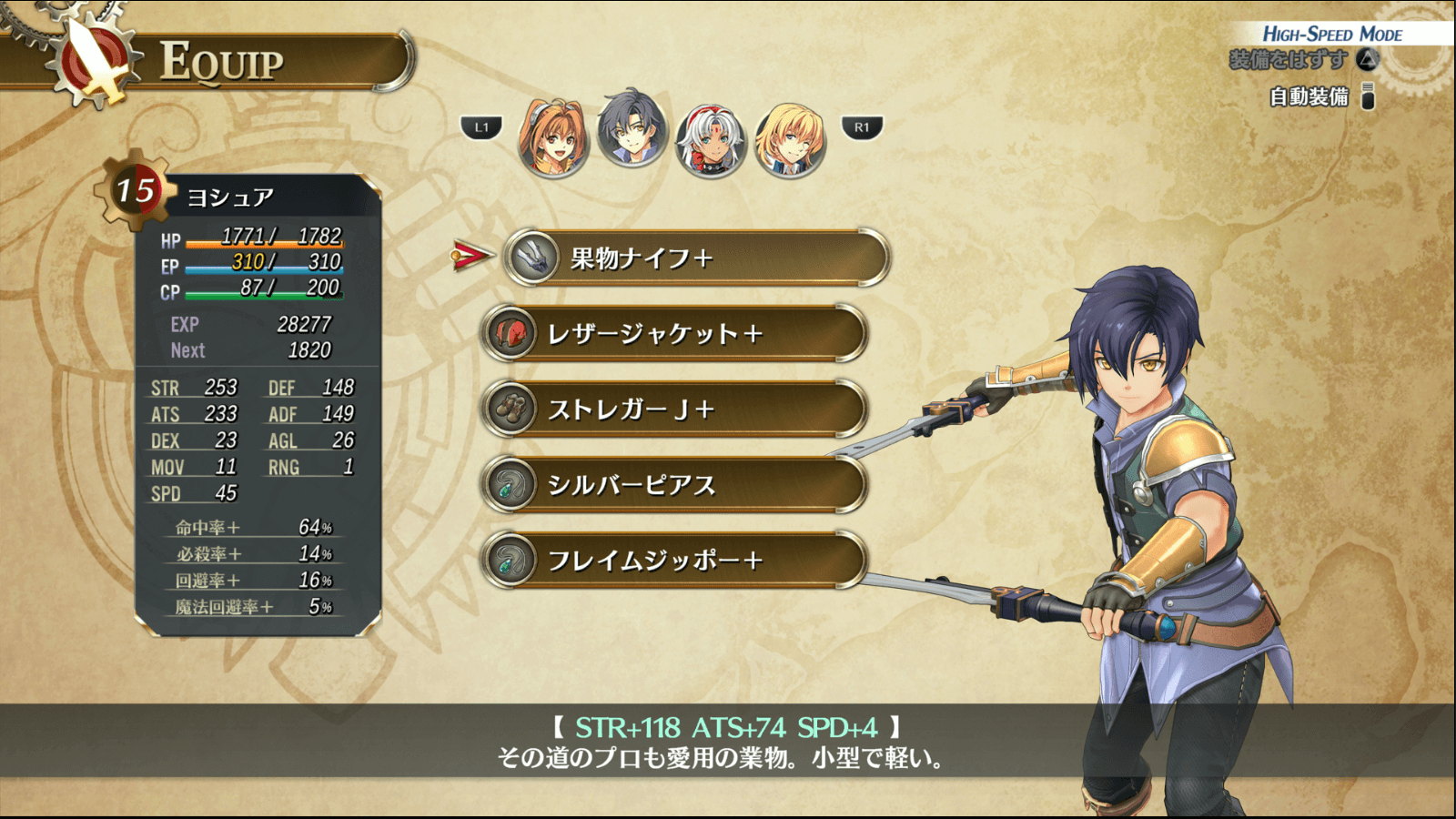Switch to the blonde character portrait
The image size is (1456, 819).
[790, 139]
